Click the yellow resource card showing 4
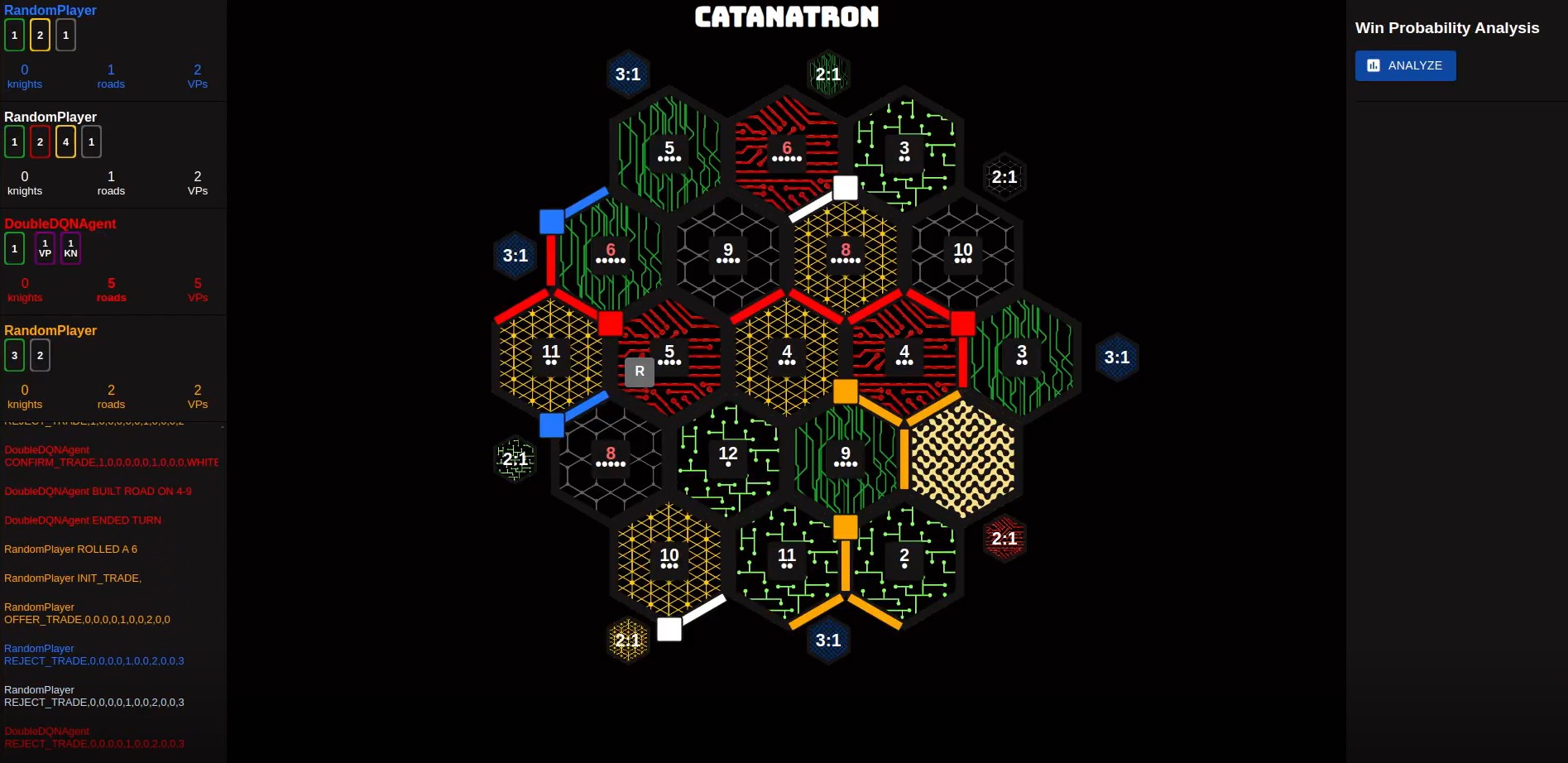1568x763 pixels. point(65,142)
